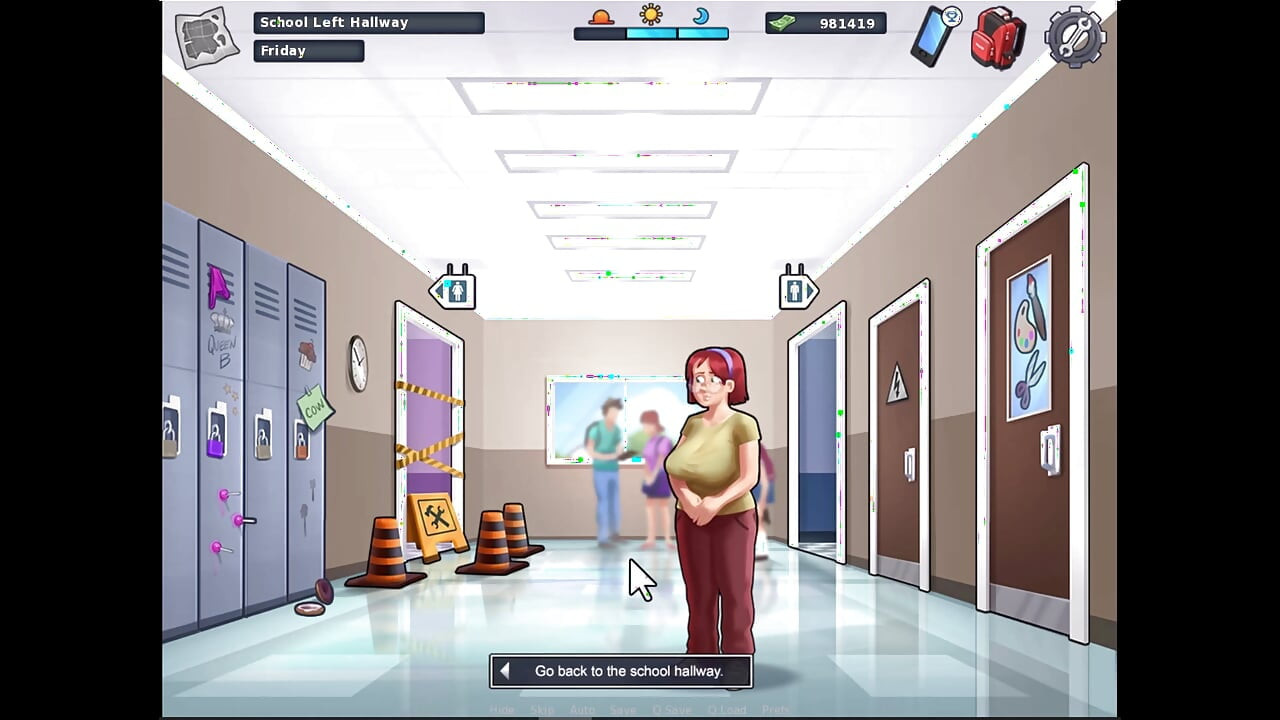Image resolution: width=1280 pixels, height=720 pixels.
Task: Click the sun icon above the time bar
Action: [652, 16]
